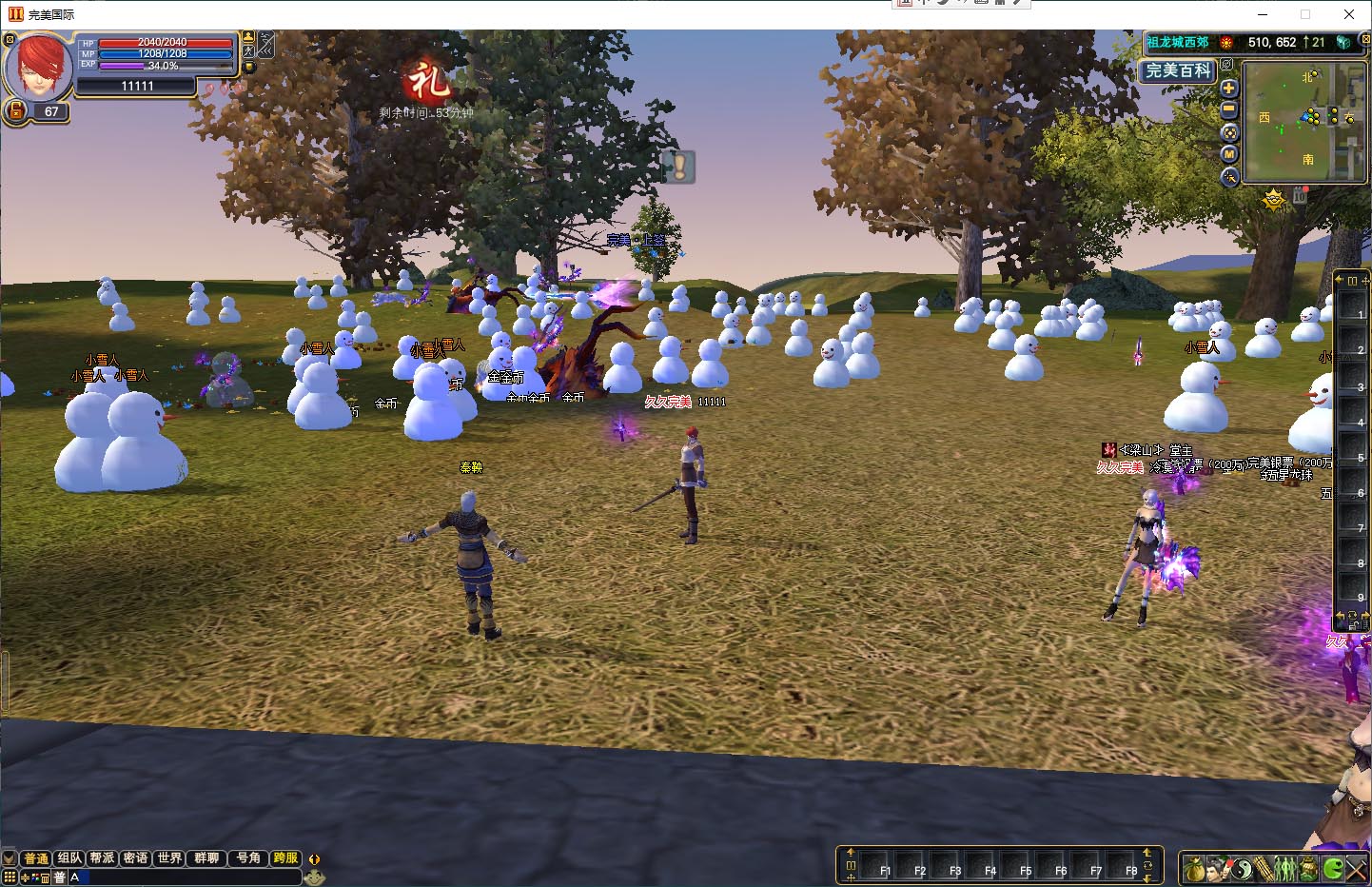Switch to the 组队 team chat tab

(69, 858)
